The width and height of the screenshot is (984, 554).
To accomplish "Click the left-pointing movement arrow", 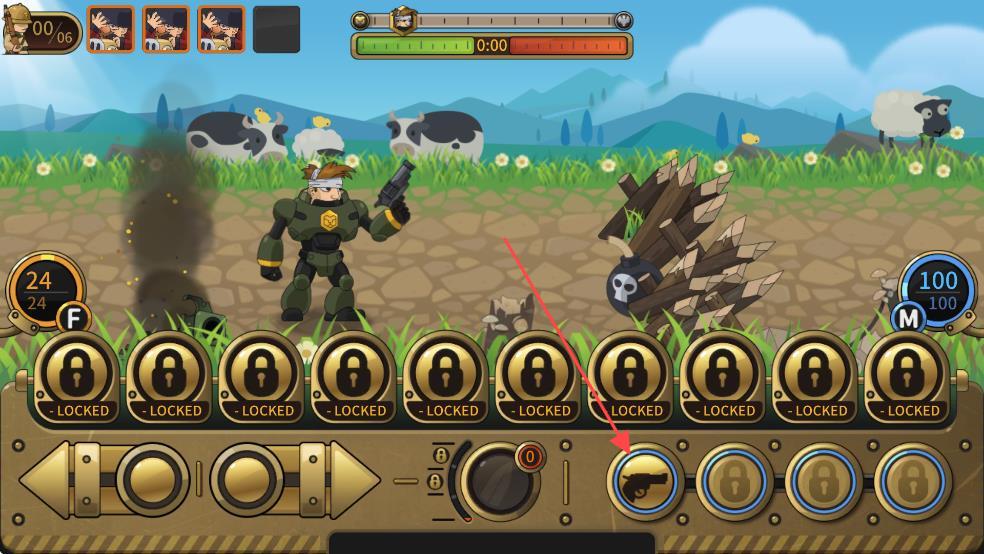I will [48, 479].
